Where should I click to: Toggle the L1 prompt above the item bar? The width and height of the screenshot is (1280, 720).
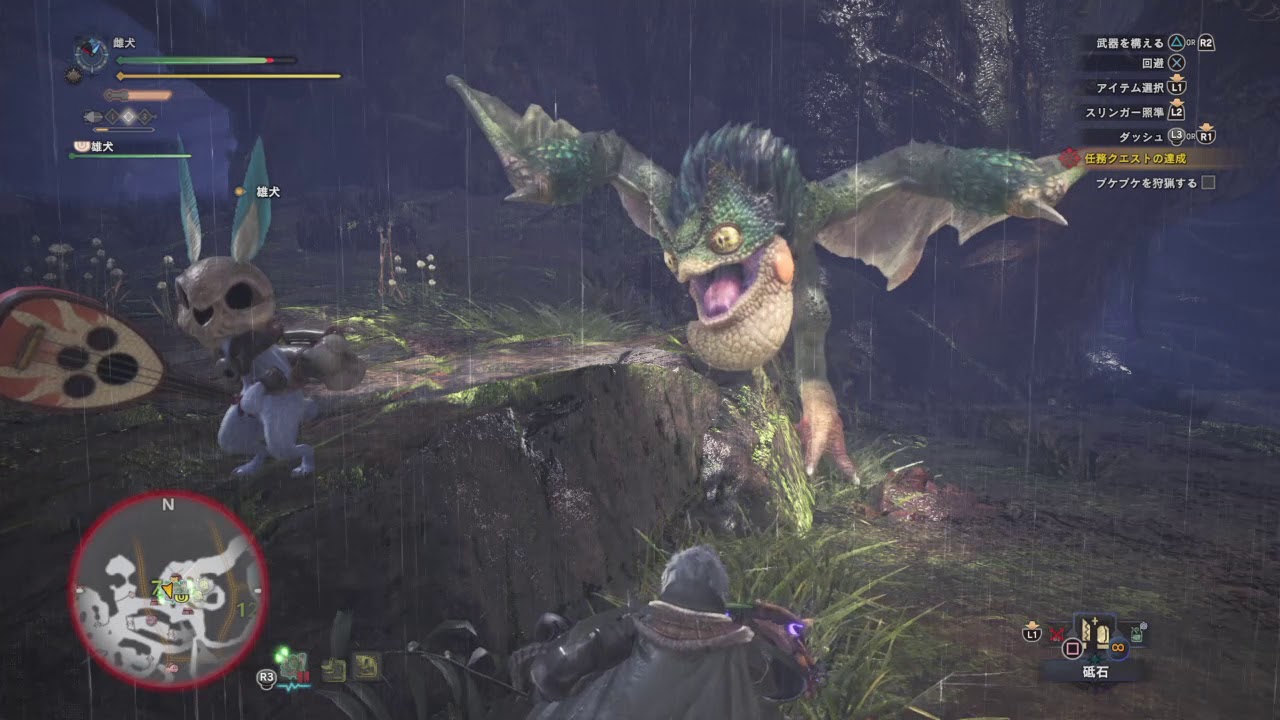[1032, 633]
